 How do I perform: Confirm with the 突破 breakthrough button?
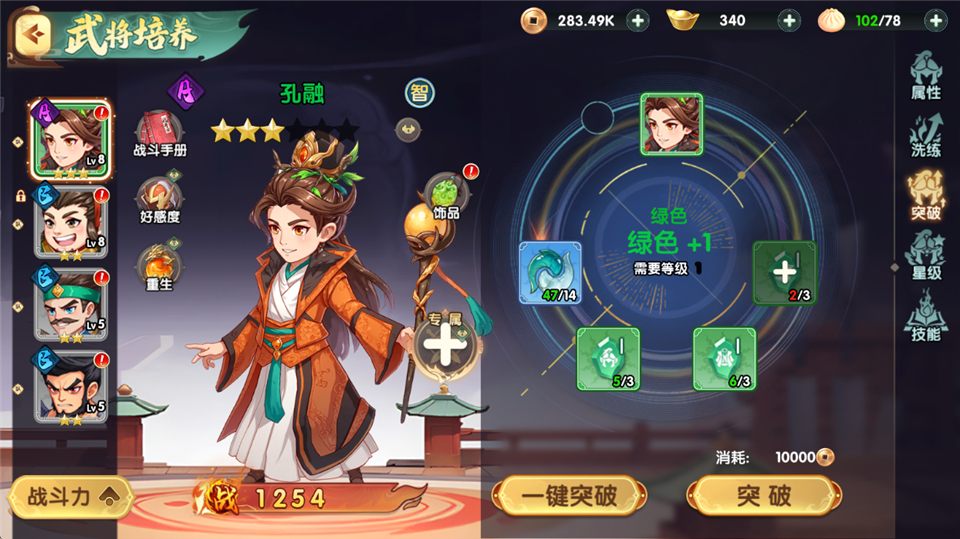coord(764,495)
